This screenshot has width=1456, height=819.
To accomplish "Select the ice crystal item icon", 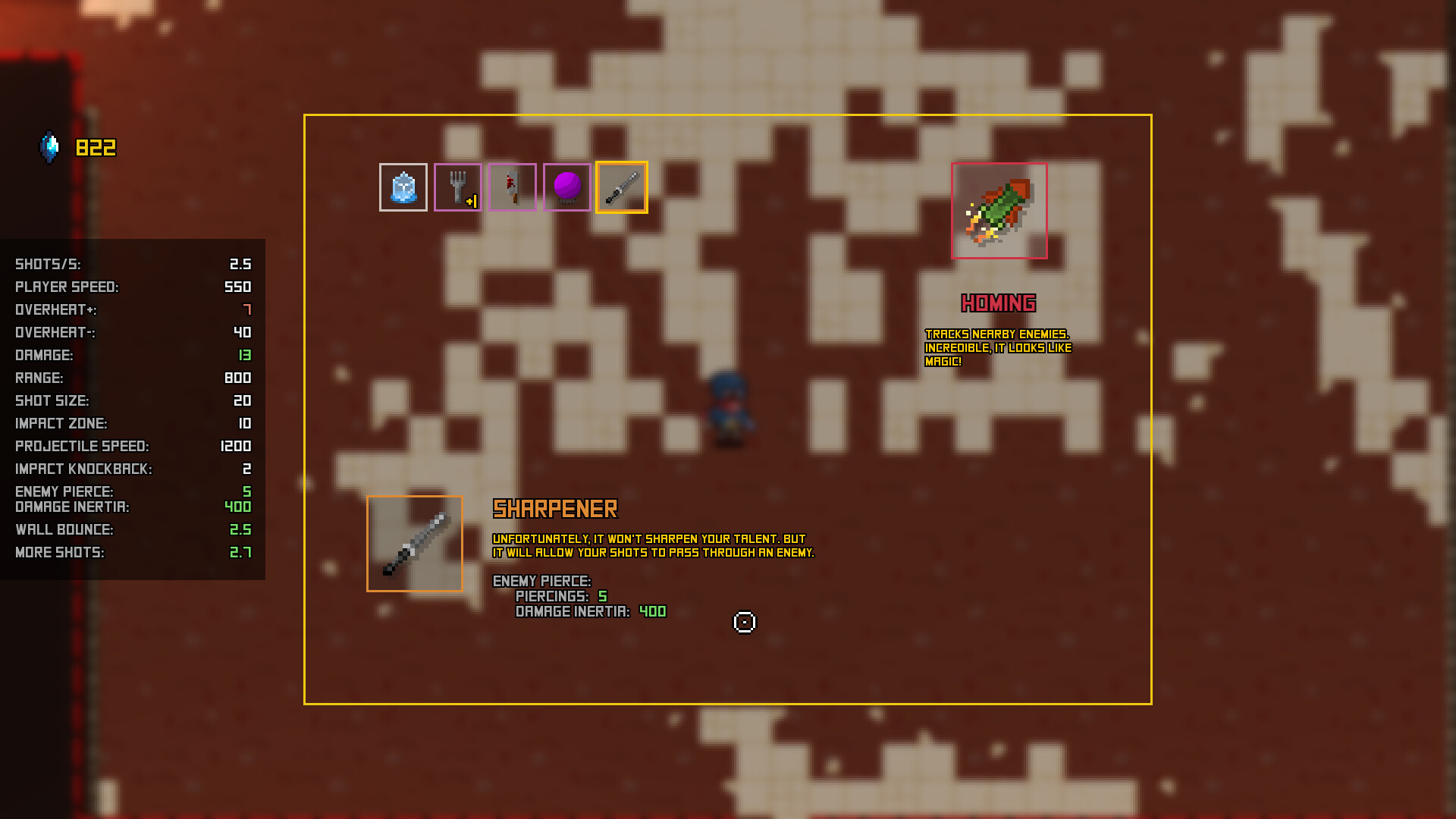I will point(403,187).
